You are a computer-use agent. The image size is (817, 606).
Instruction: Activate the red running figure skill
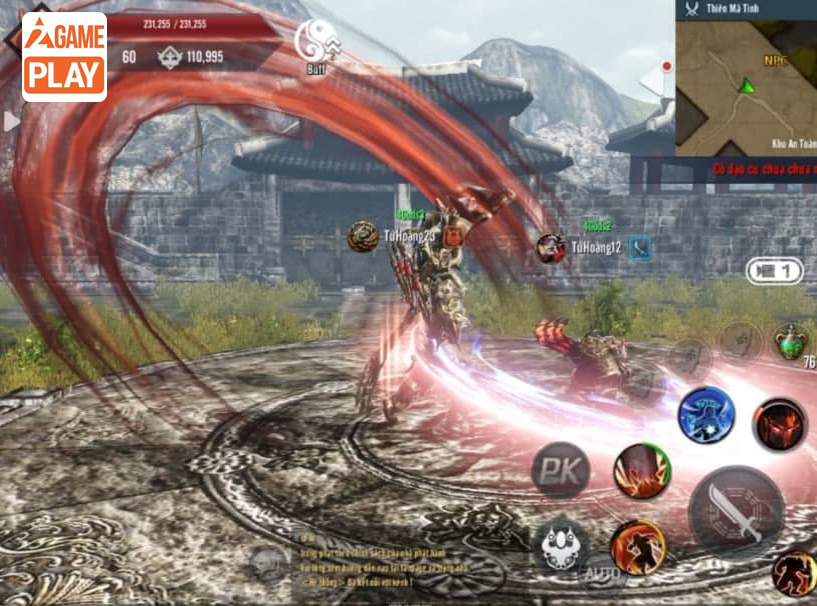[x=795, y=571]
